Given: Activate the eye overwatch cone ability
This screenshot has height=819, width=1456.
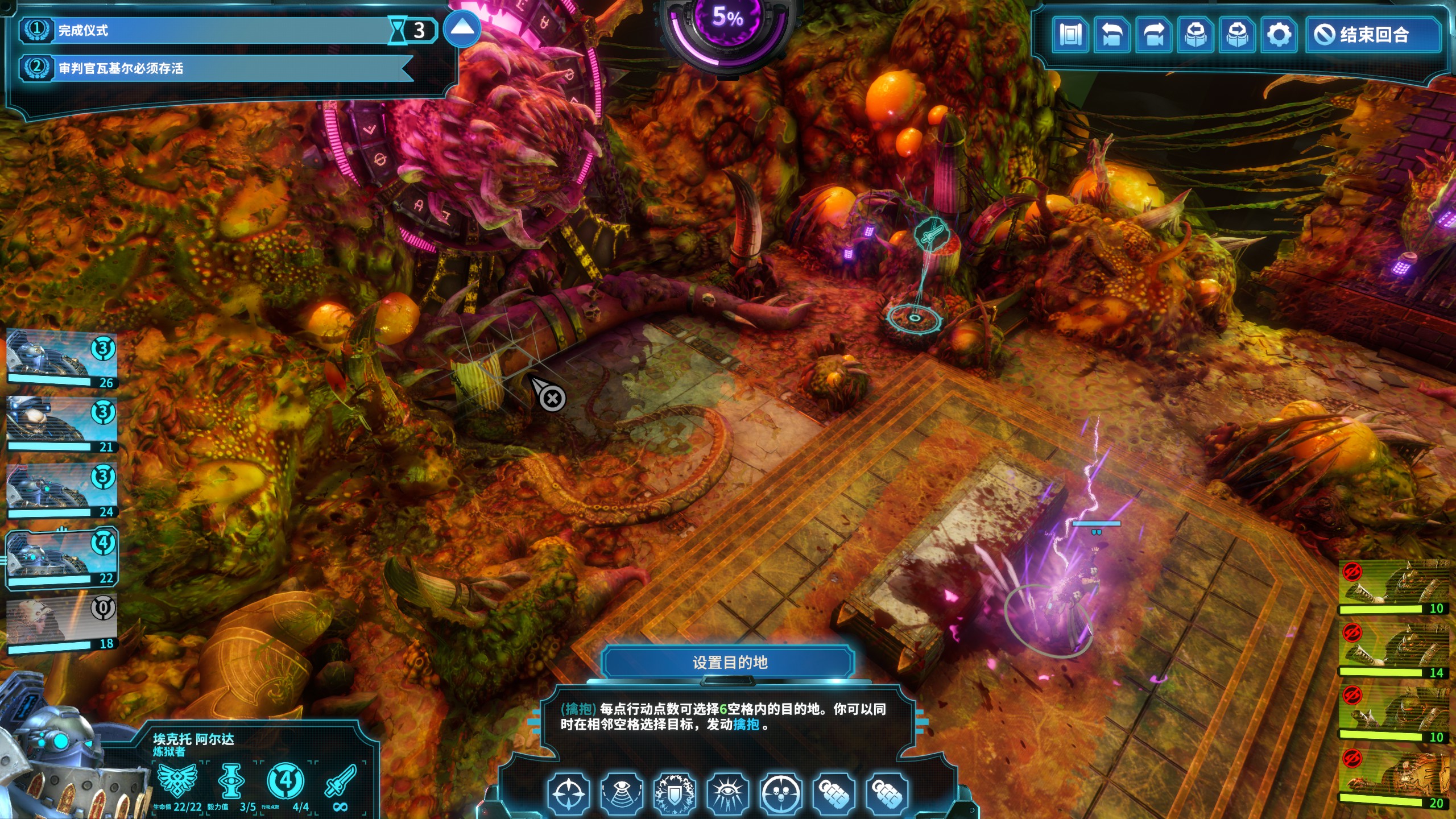Looking at the screenshot, I should (x=622, y=793).
